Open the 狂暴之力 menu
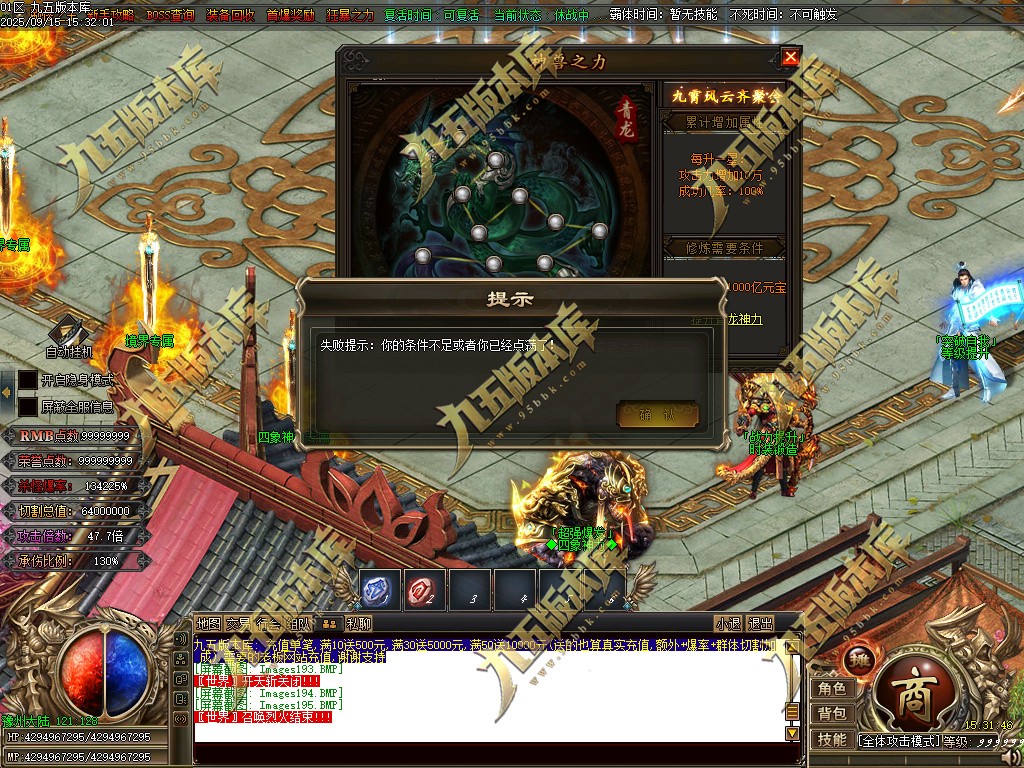The image size is (1024, 768). click(350, 16)
